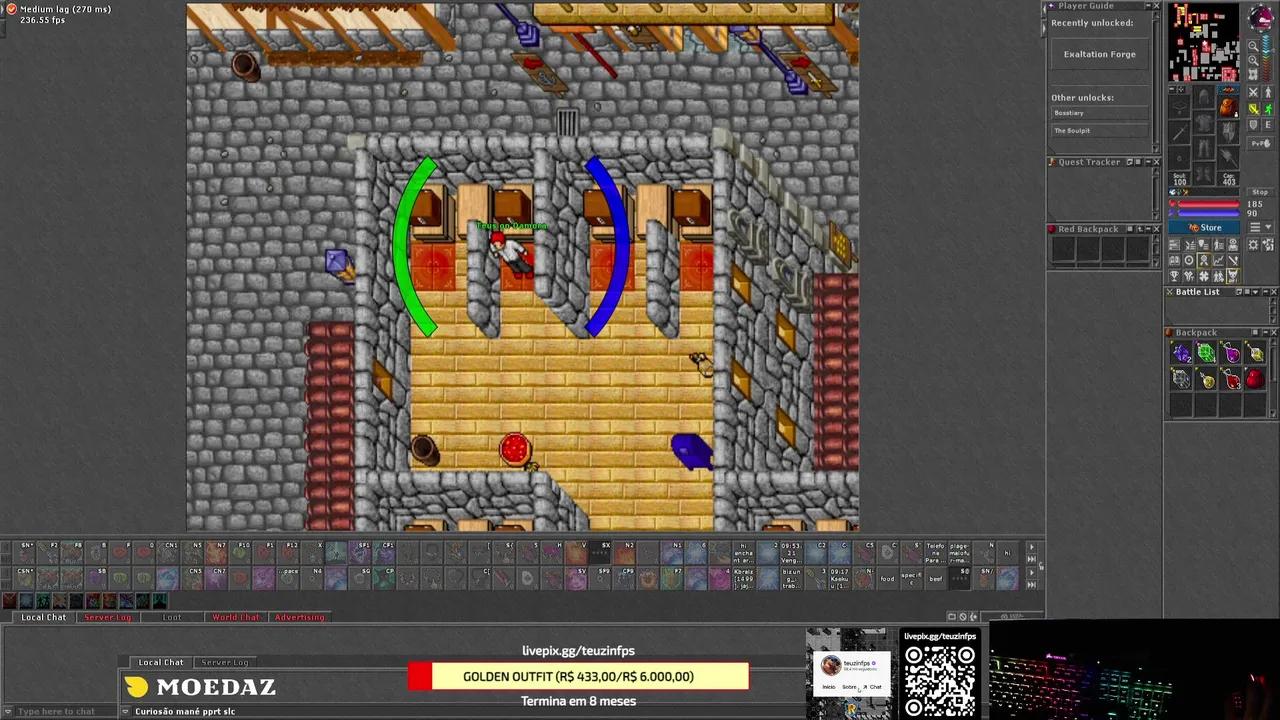
Task: Open the Server Log tab
Action: click(108, 617)
